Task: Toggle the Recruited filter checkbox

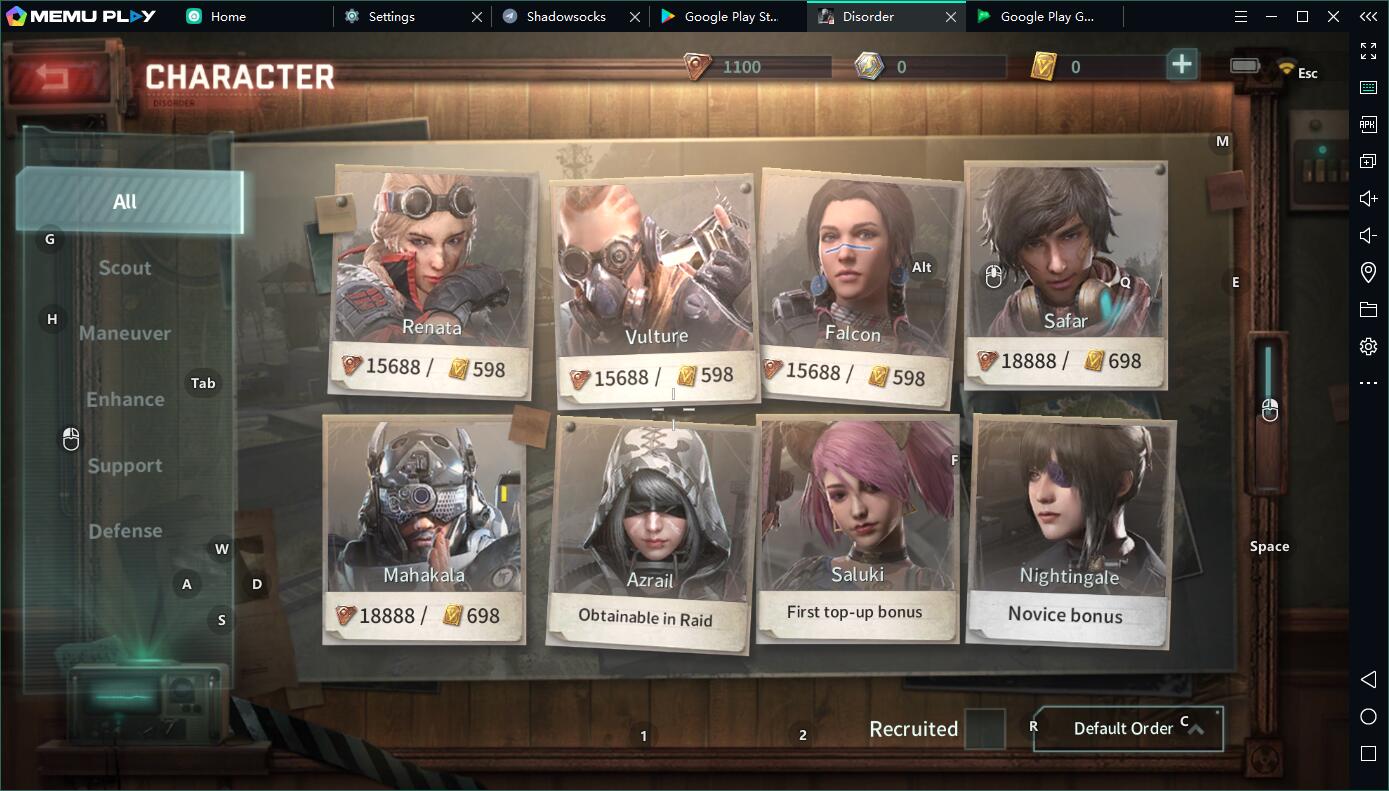Action: [985, 729]
